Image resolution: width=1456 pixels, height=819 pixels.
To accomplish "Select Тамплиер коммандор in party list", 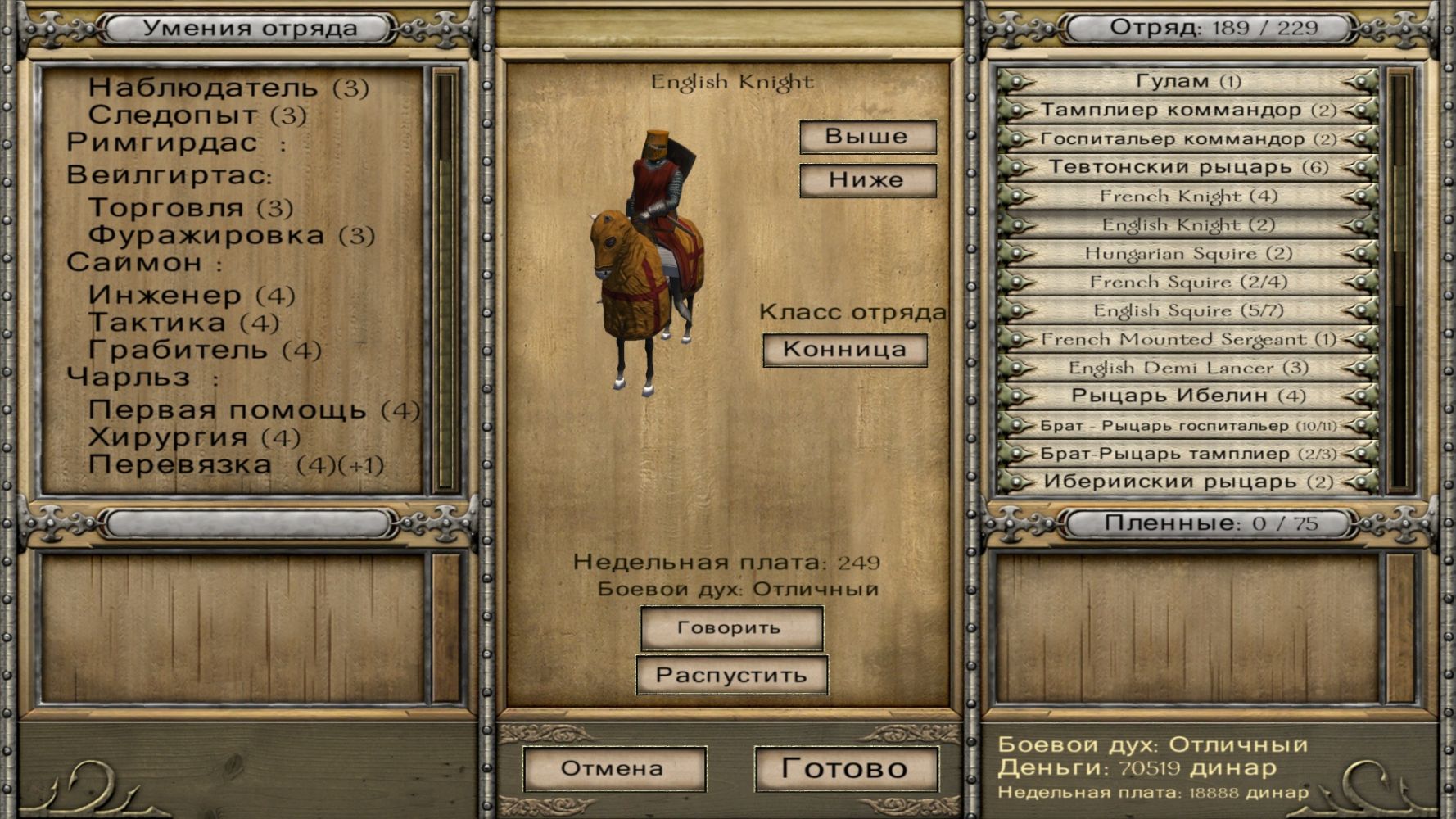I will click(1187, 110).
